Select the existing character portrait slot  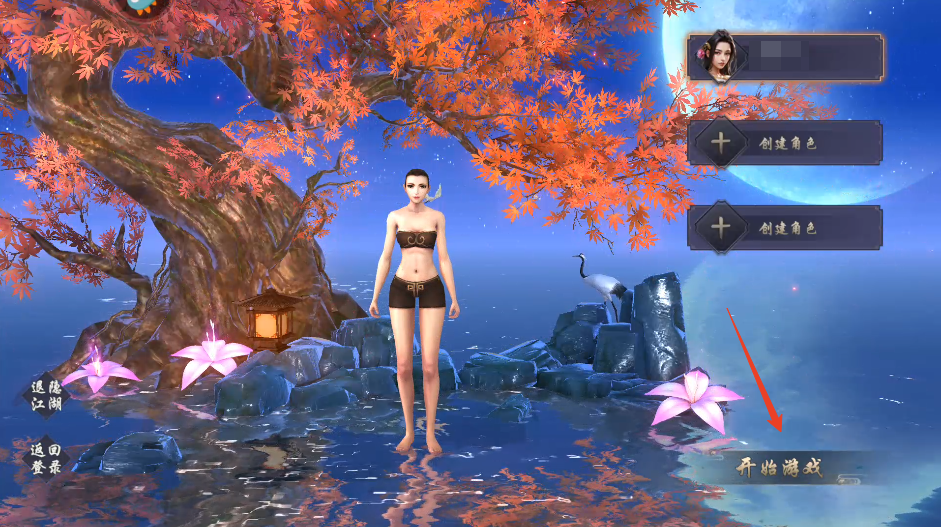tap(785, 58)
